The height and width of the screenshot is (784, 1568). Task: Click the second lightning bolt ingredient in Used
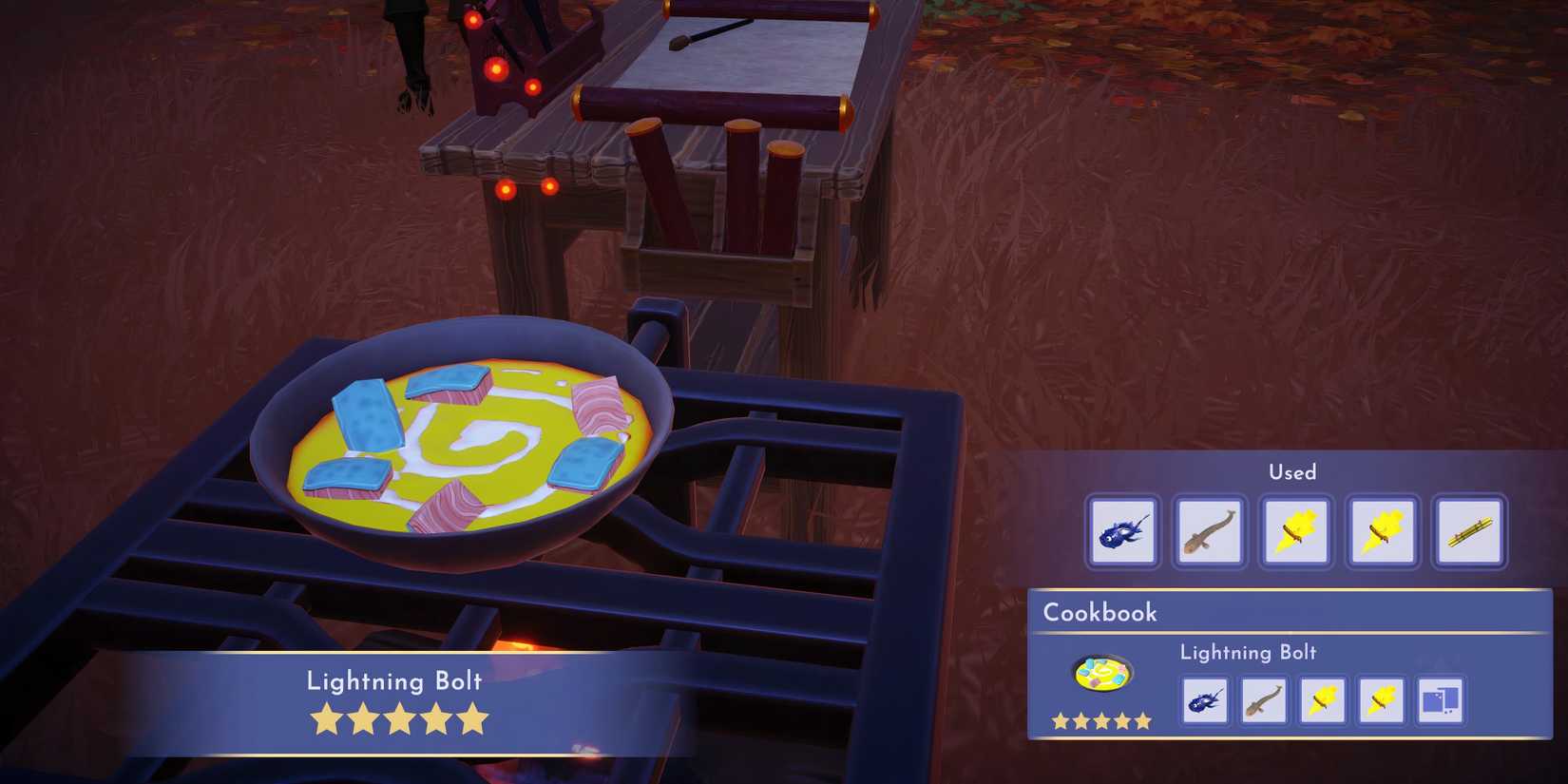1382,530
